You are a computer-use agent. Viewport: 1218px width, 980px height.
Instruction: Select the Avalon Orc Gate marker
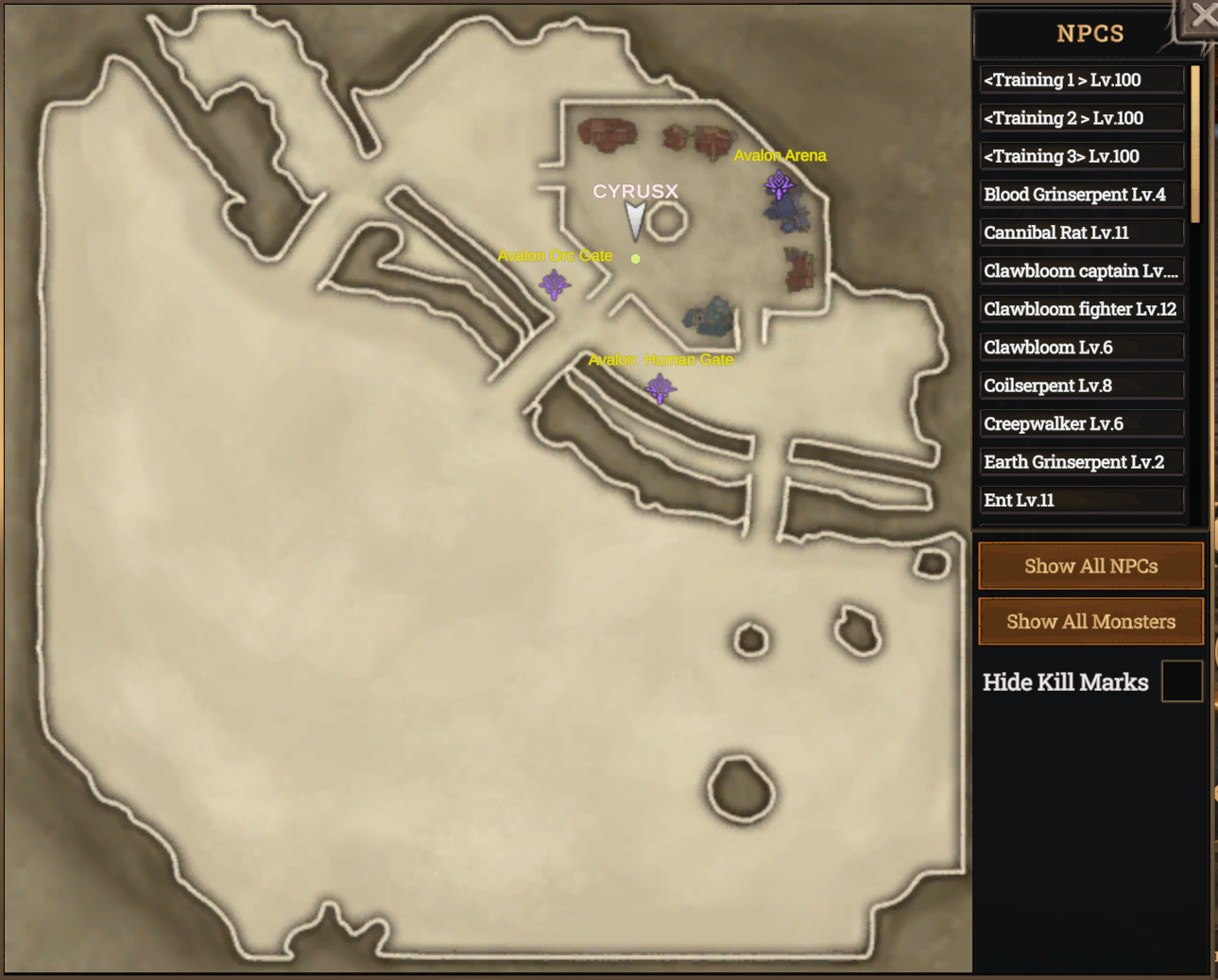[x=555, y=284]
